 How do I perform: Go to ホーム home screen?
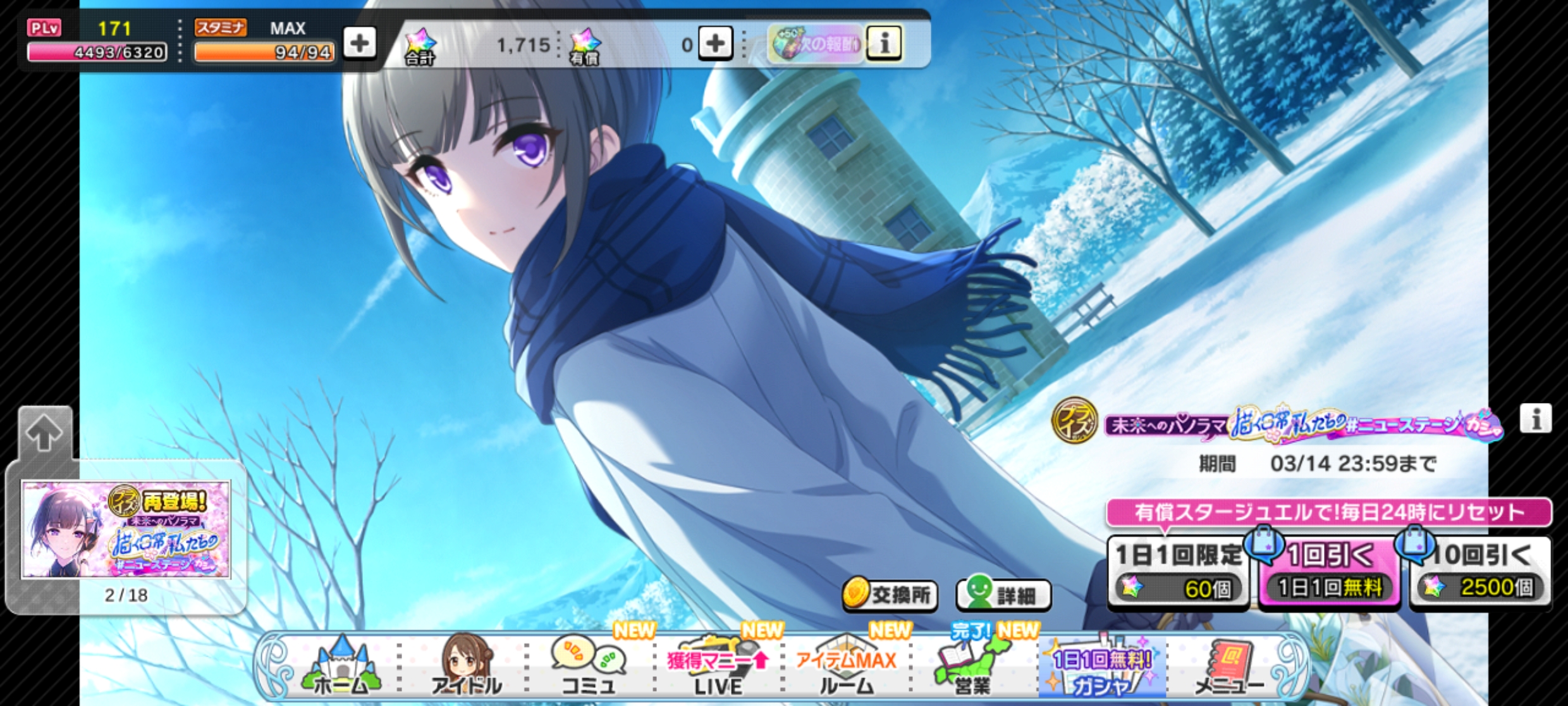pyautogui.click(x=341, y=668)
